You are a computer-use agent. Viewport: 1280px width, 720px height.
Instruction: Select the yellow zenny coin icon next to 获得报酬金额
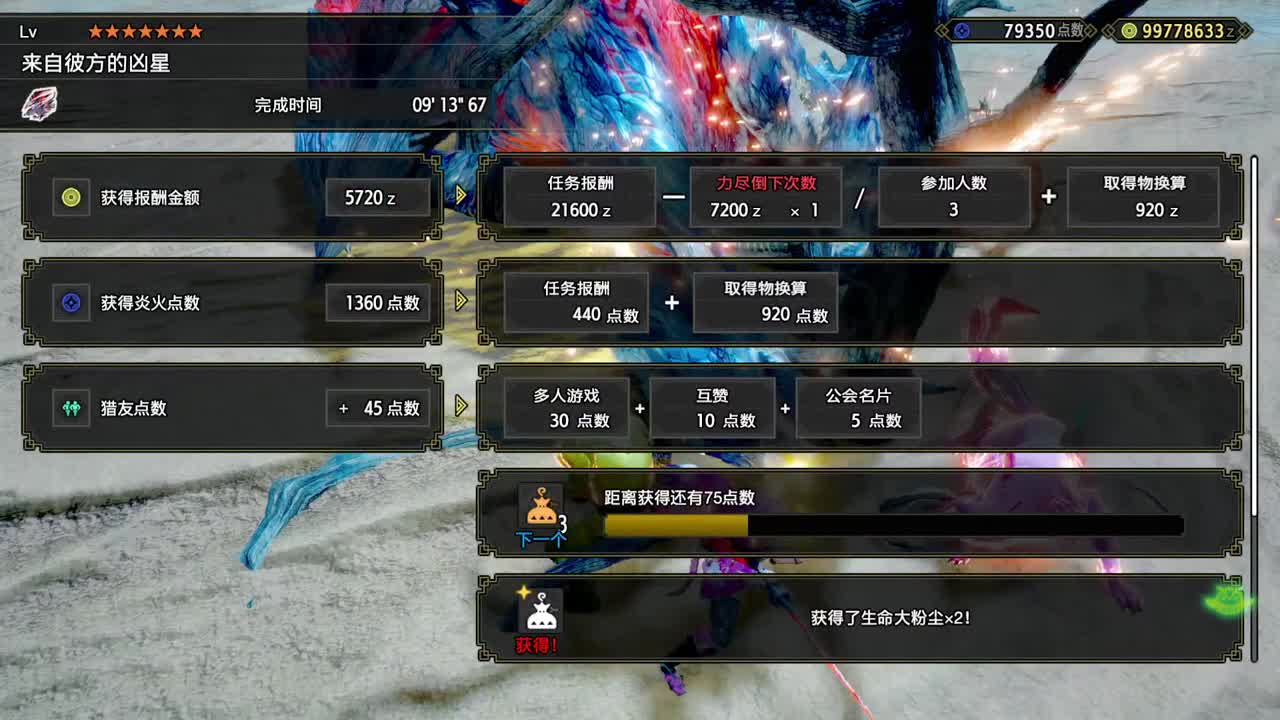coord(70,197)
